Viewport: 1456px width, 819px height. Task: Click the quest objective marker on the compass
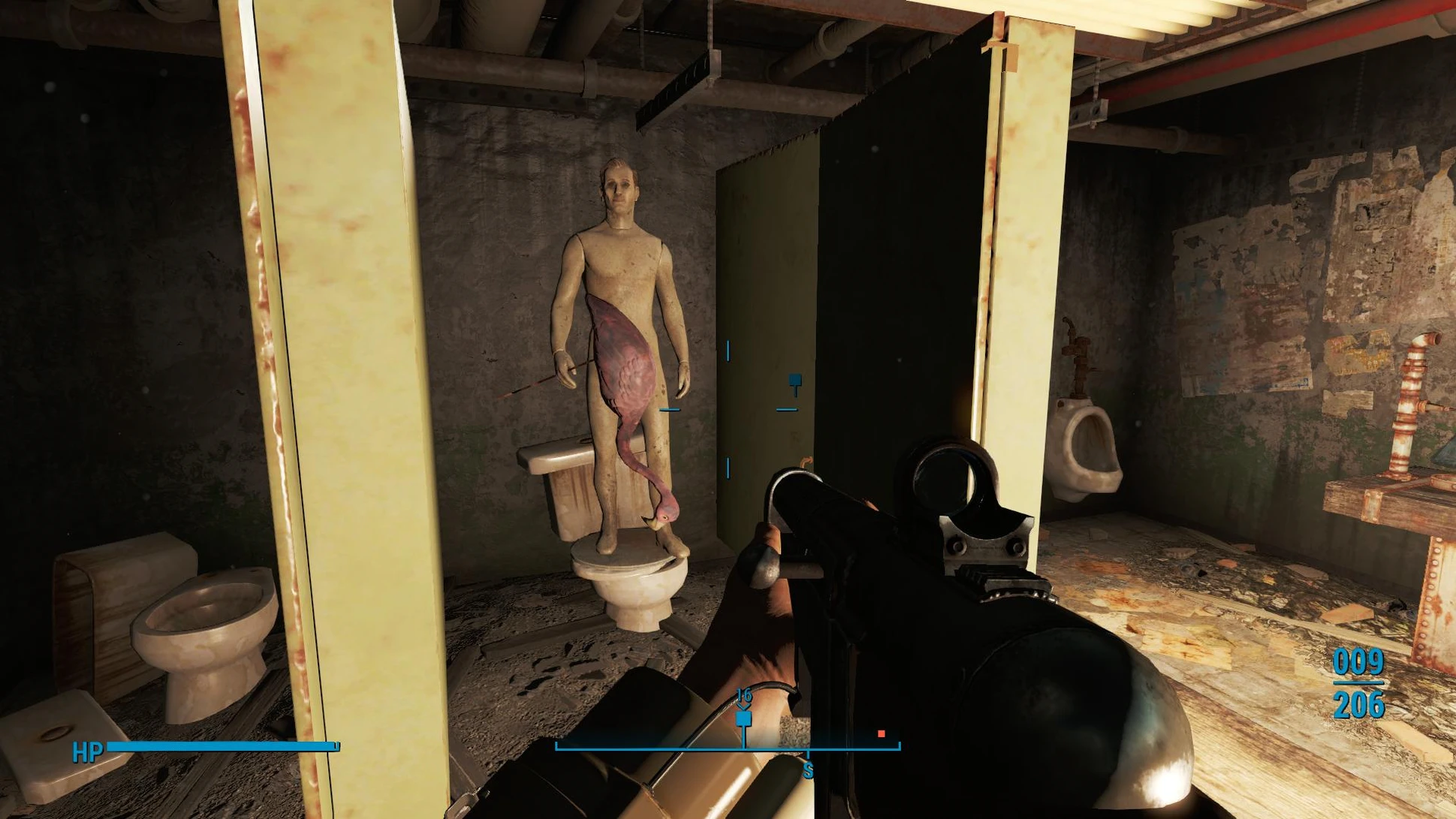tap(743, 719)
